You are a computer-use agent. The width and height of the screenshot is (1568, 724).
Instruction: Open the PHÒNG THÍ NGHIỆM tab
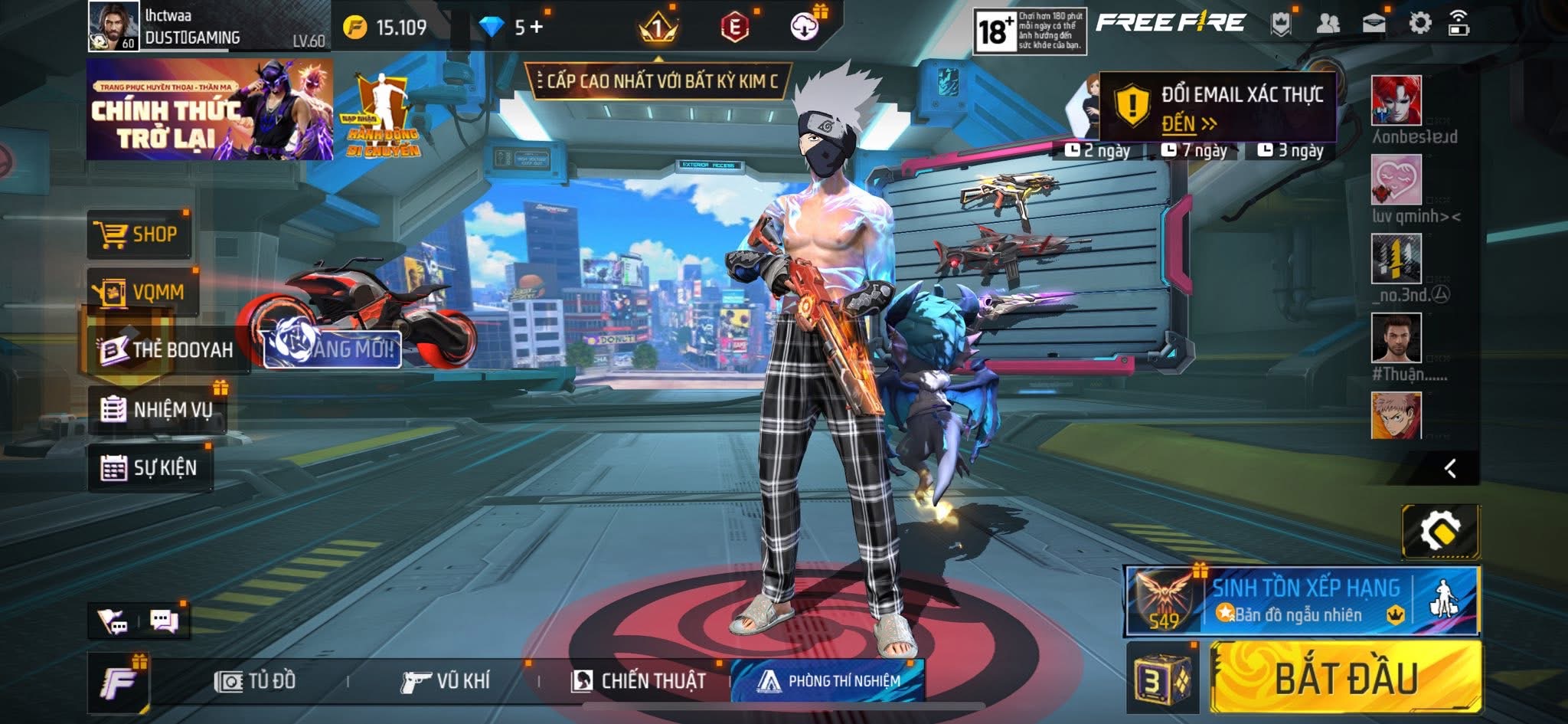[x=828, y=681]
